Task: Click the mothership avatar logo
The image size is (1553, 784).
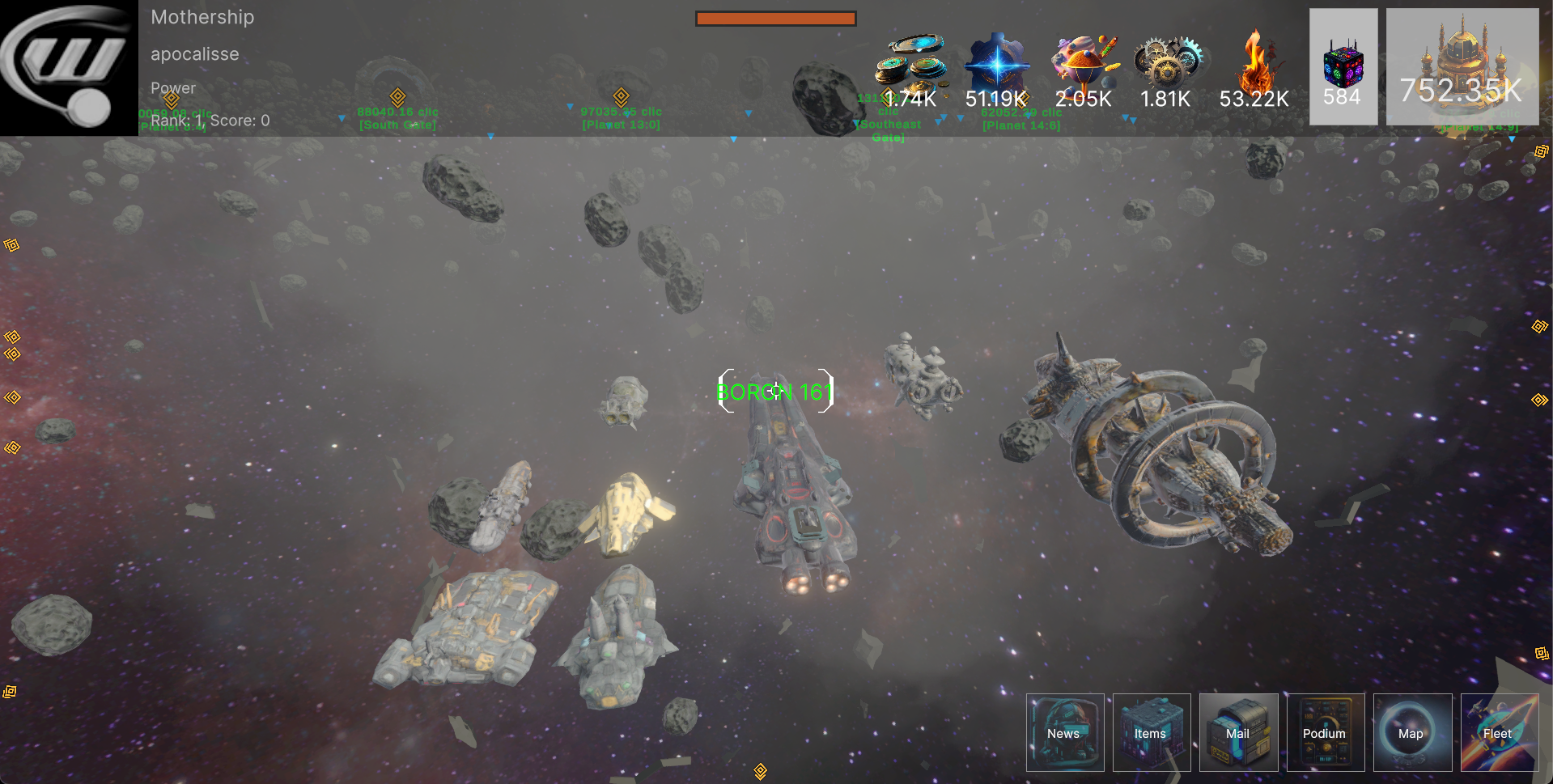Action: click(69, 67)
